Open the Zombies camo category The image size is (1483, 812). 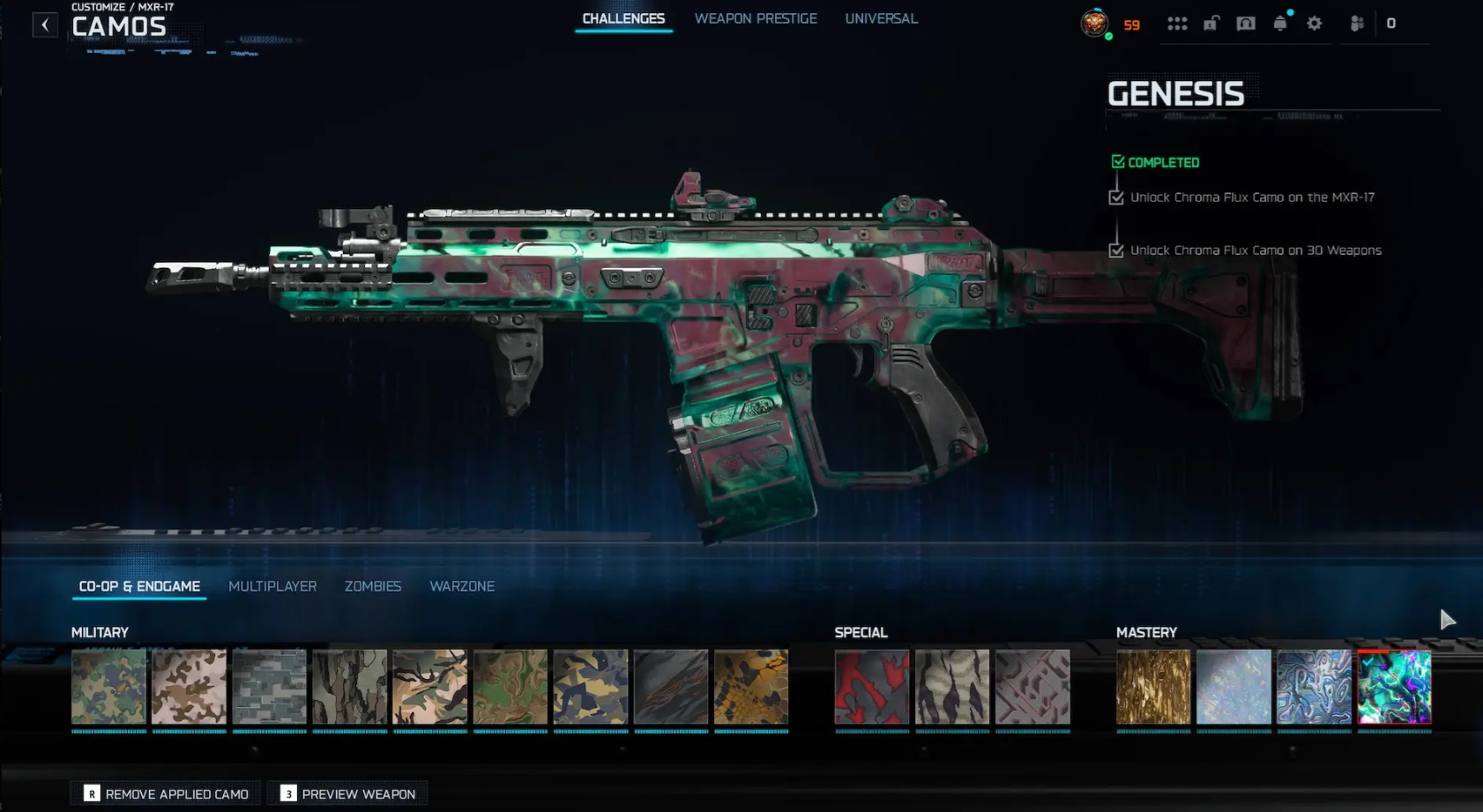point(373,586)
